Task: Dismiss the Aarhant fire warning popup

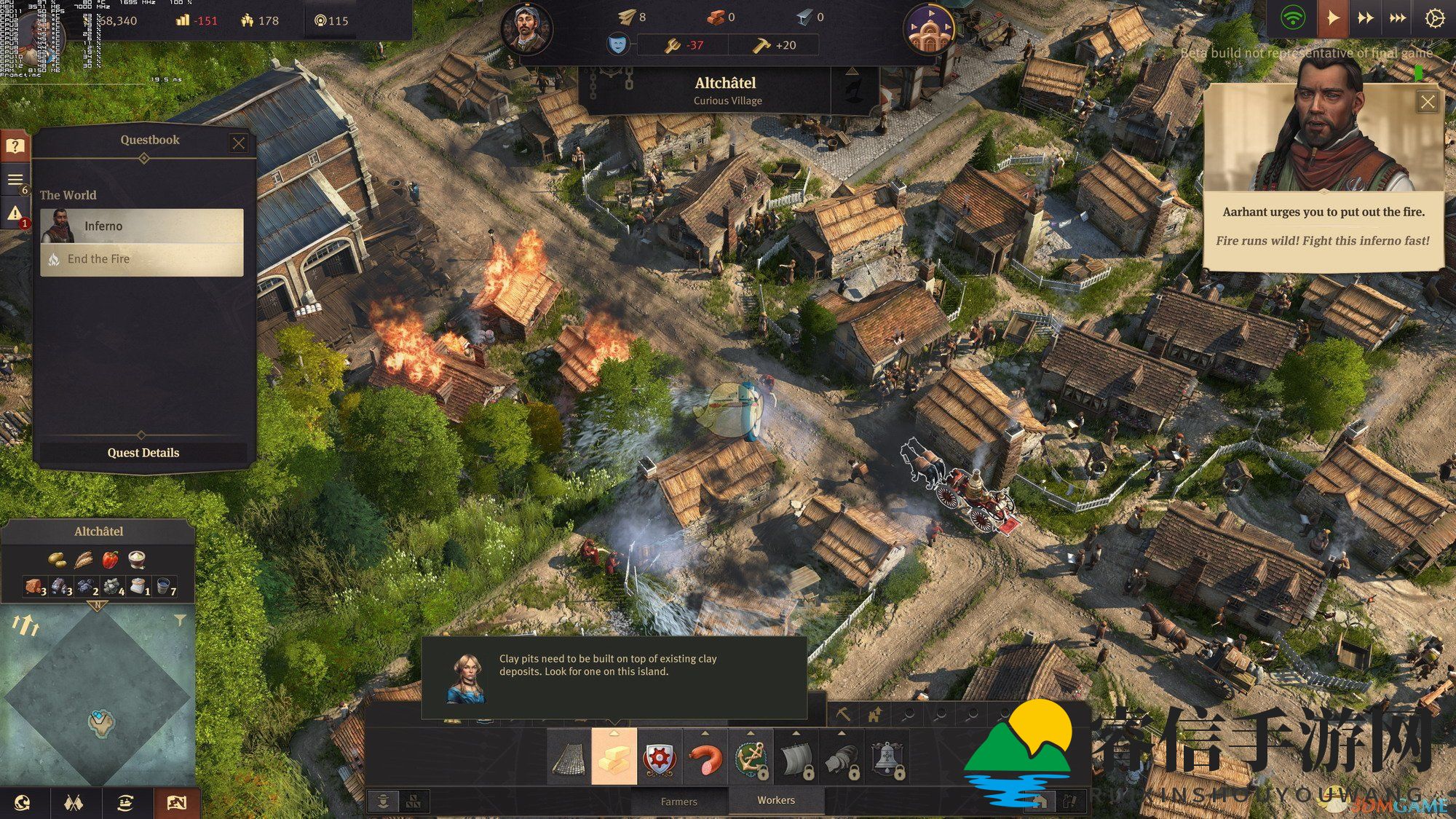Action: coord(1427,102)
